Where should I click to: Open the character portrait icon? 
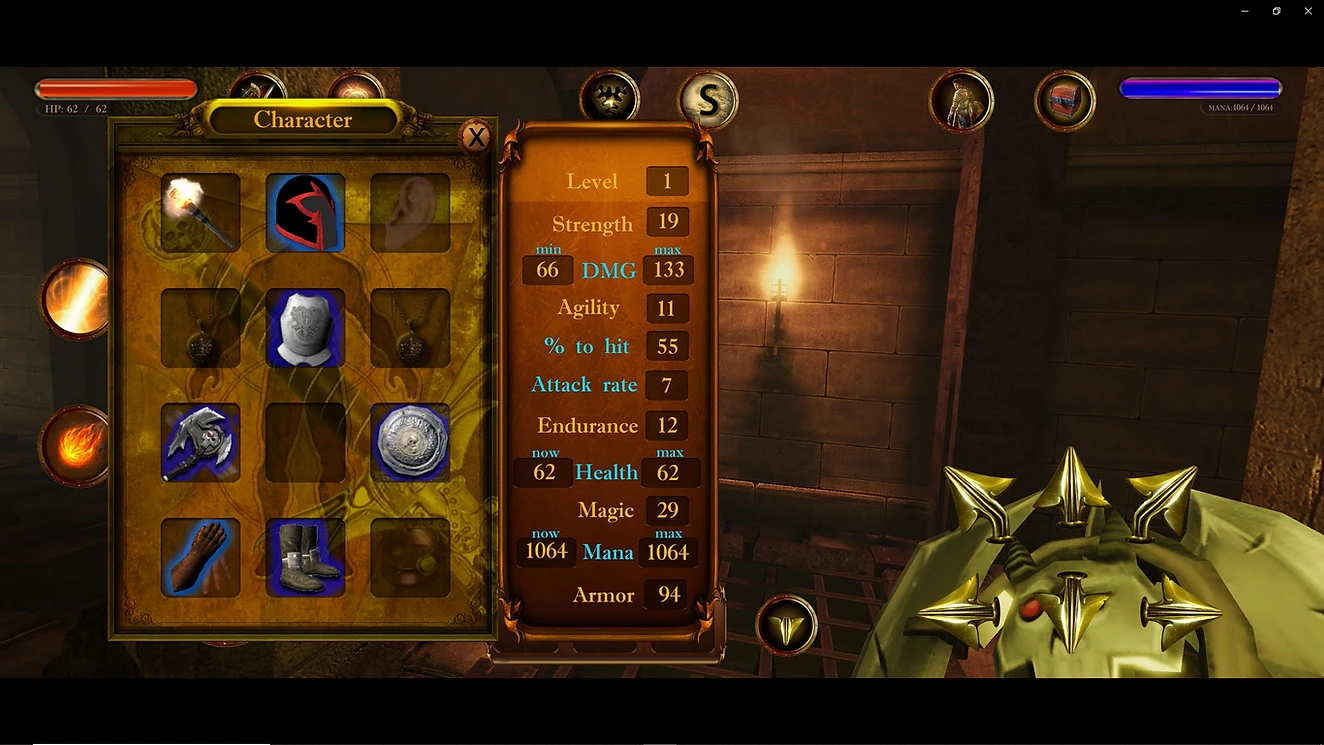961,100
